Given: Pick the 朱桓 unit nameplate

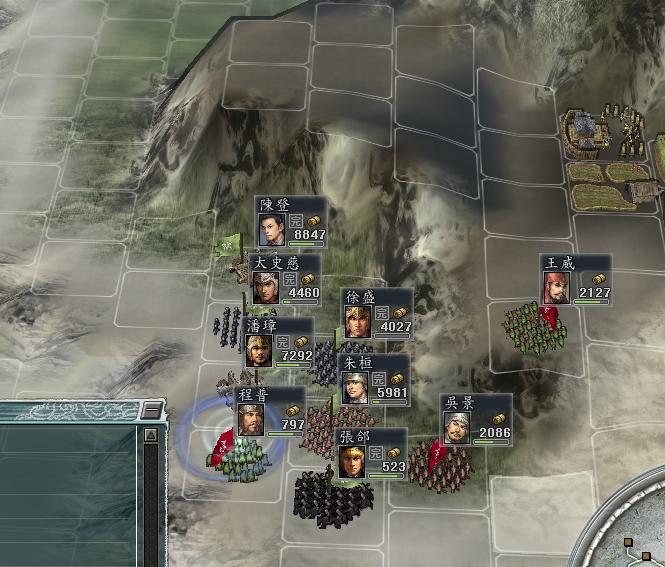Looking at the screenshot, I should pos(374,379).
